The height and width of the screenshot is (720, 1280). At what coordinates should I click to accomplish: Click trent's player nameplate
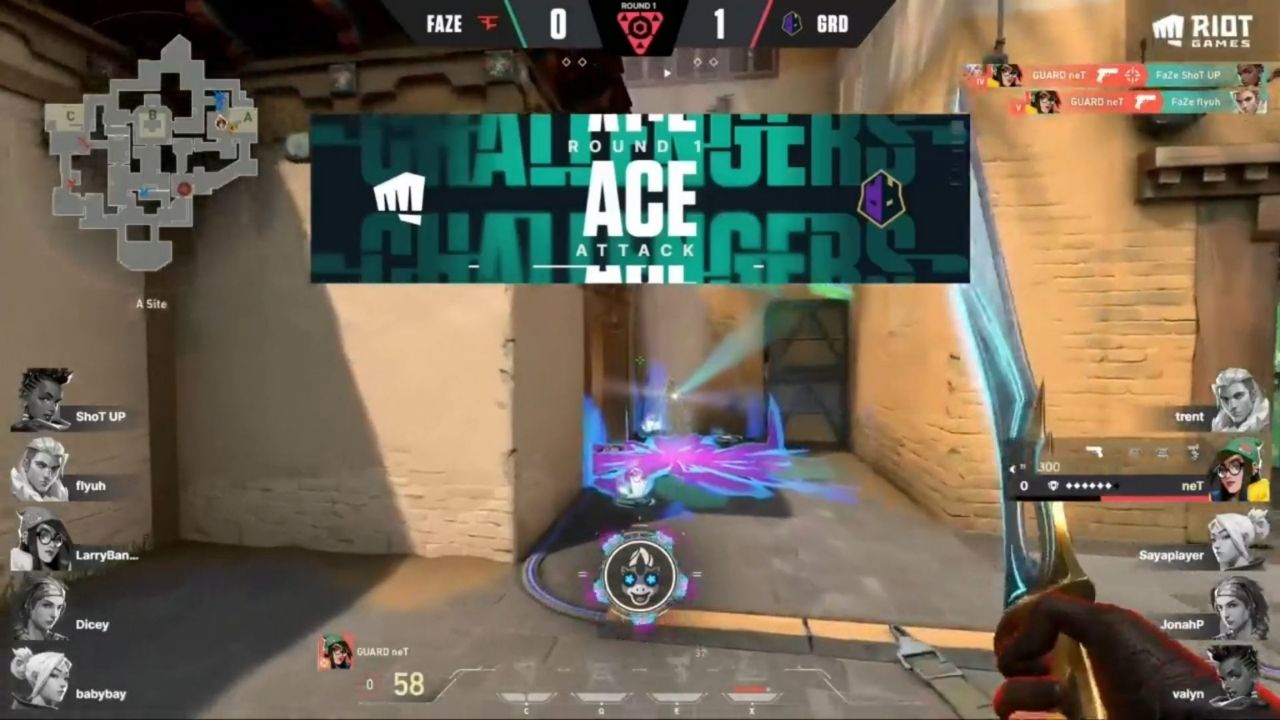tap(1189, 416)
